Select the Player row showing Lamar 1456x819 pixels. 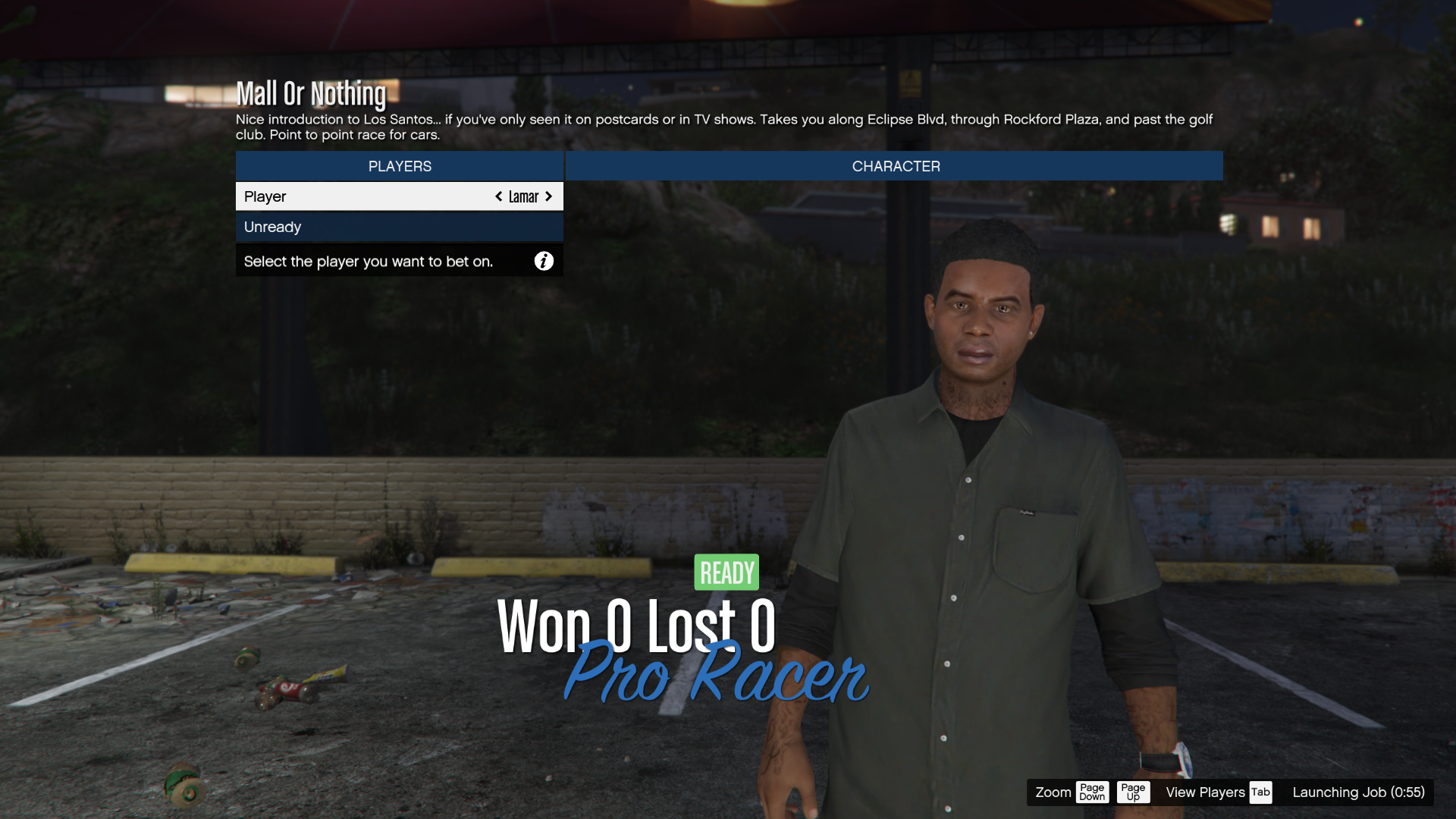coord(364,196)
